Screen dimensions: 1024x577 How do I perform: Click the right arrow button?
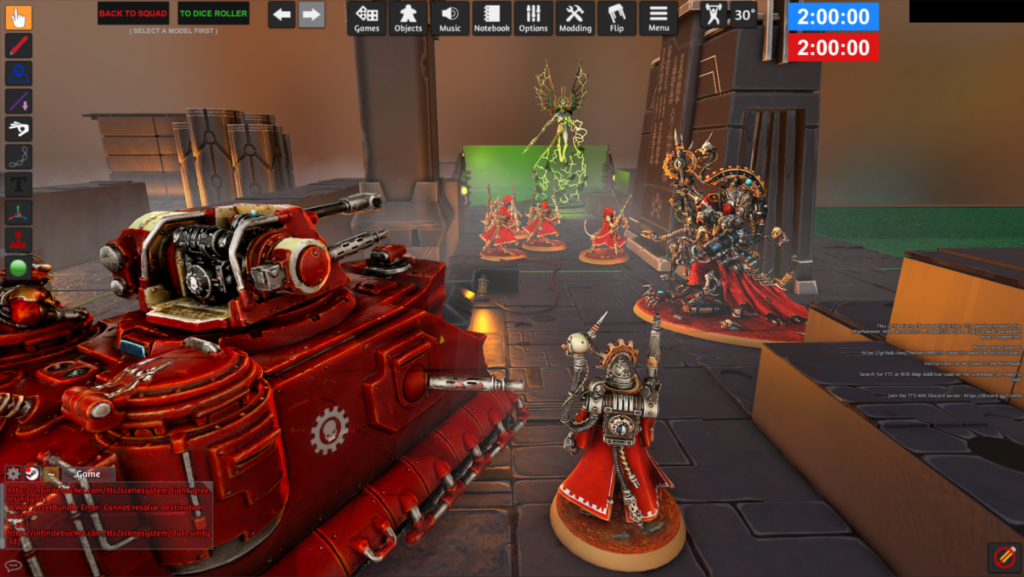(311, 15)
